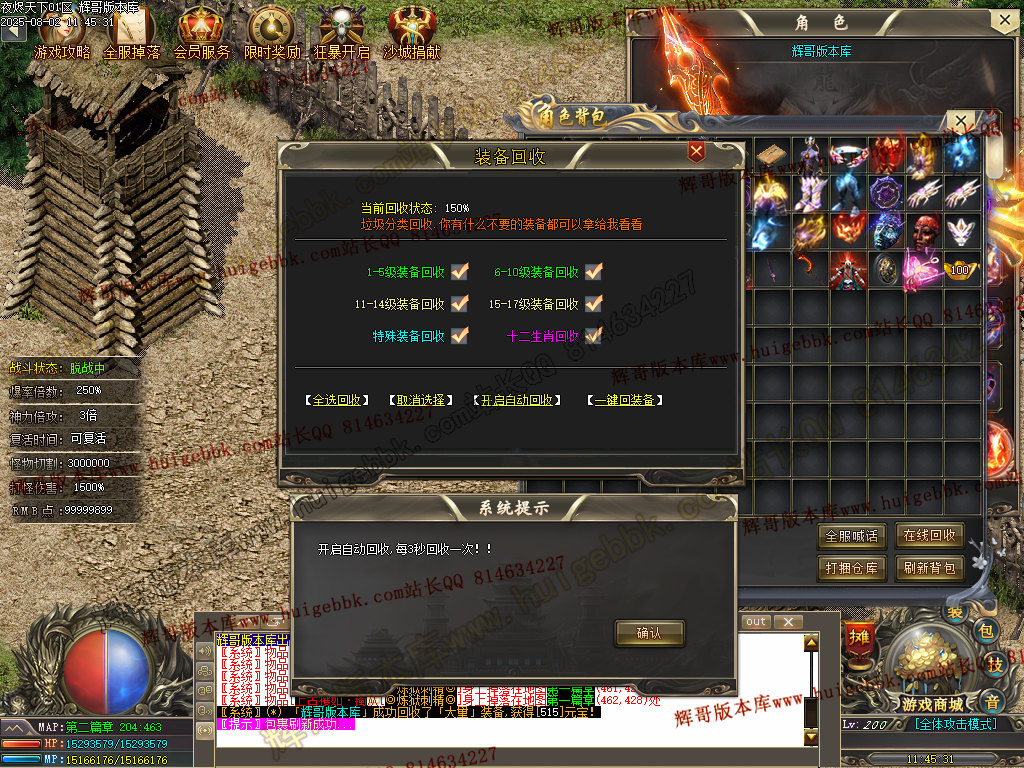Choose the 取消选择 deselect link
The width and height of the screenshot is (1024, 768).
click(x=421, y=400)
